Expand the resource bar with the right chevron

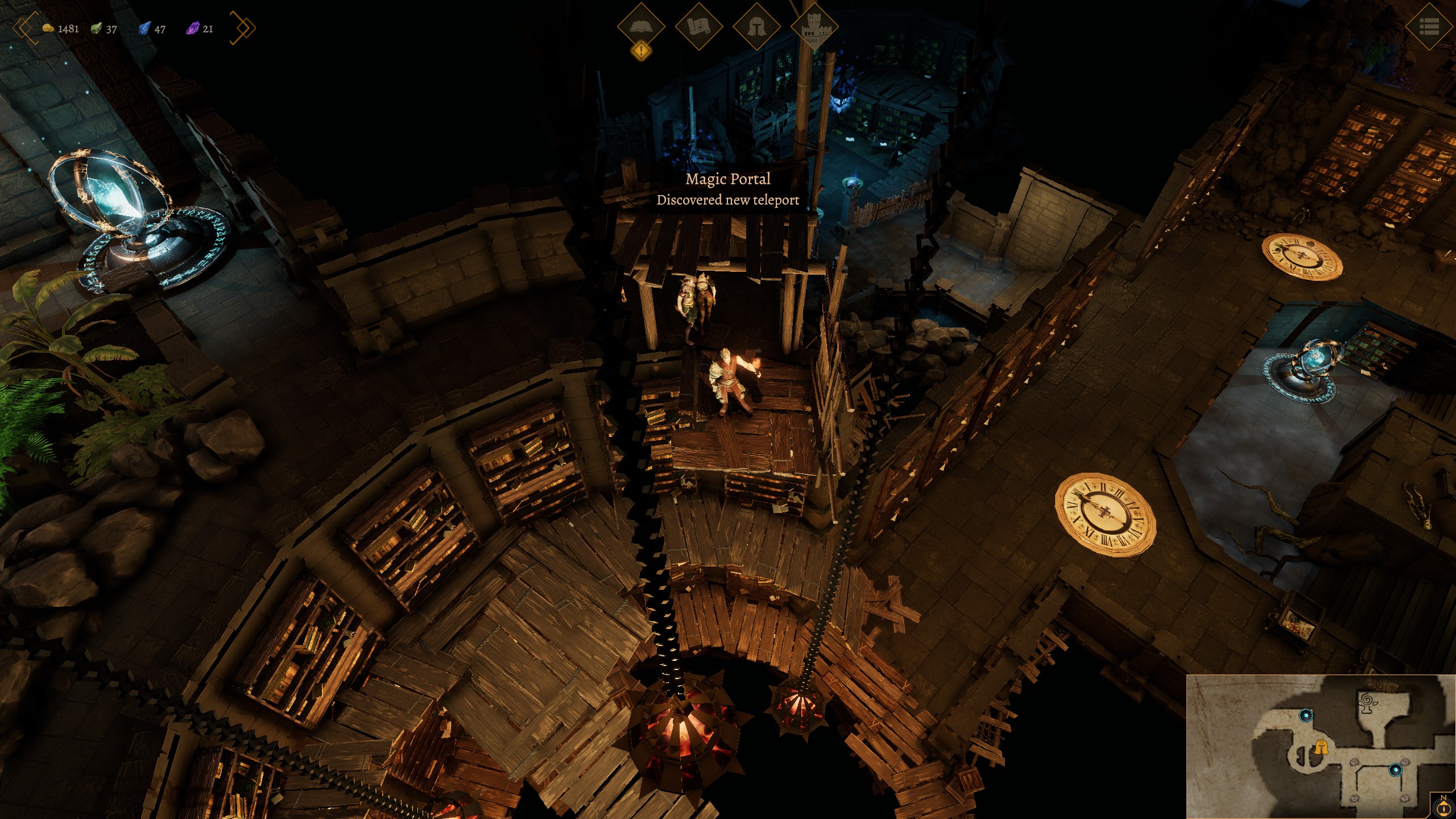(243, 27)
